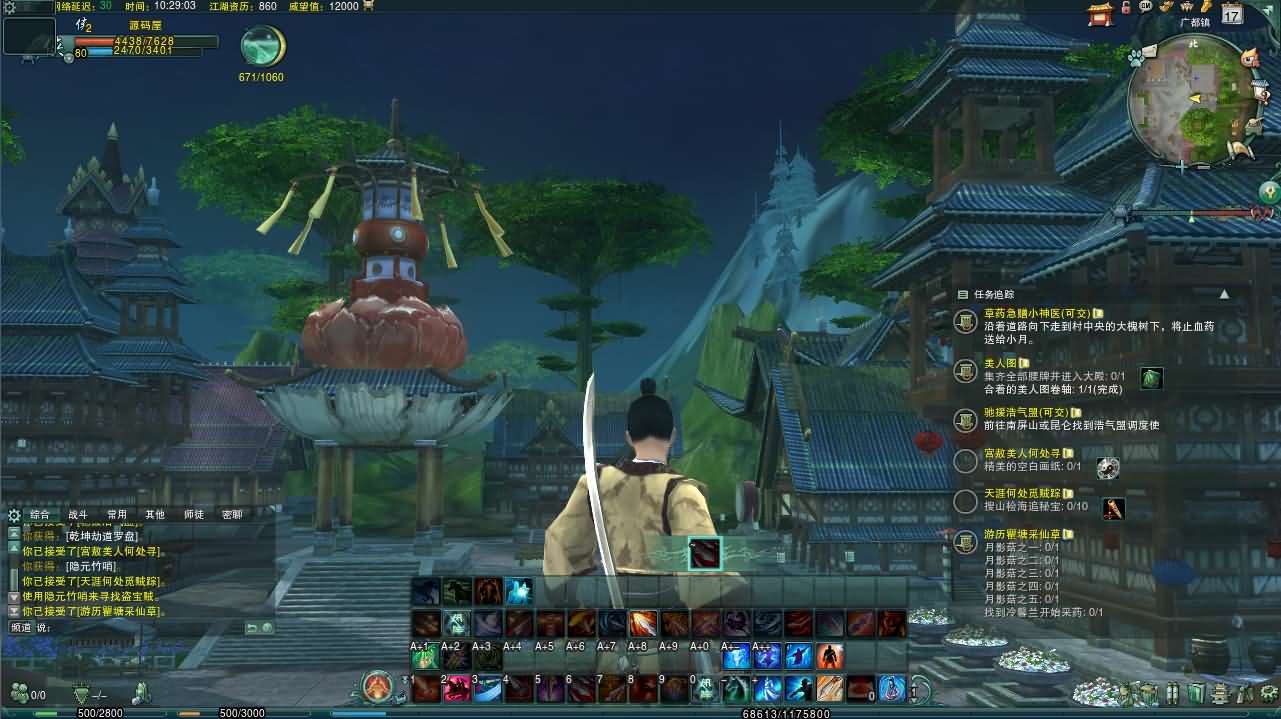Screen dimensions: 1281x719
Task: Open the 师徒 chat tab
Action: 193,515
